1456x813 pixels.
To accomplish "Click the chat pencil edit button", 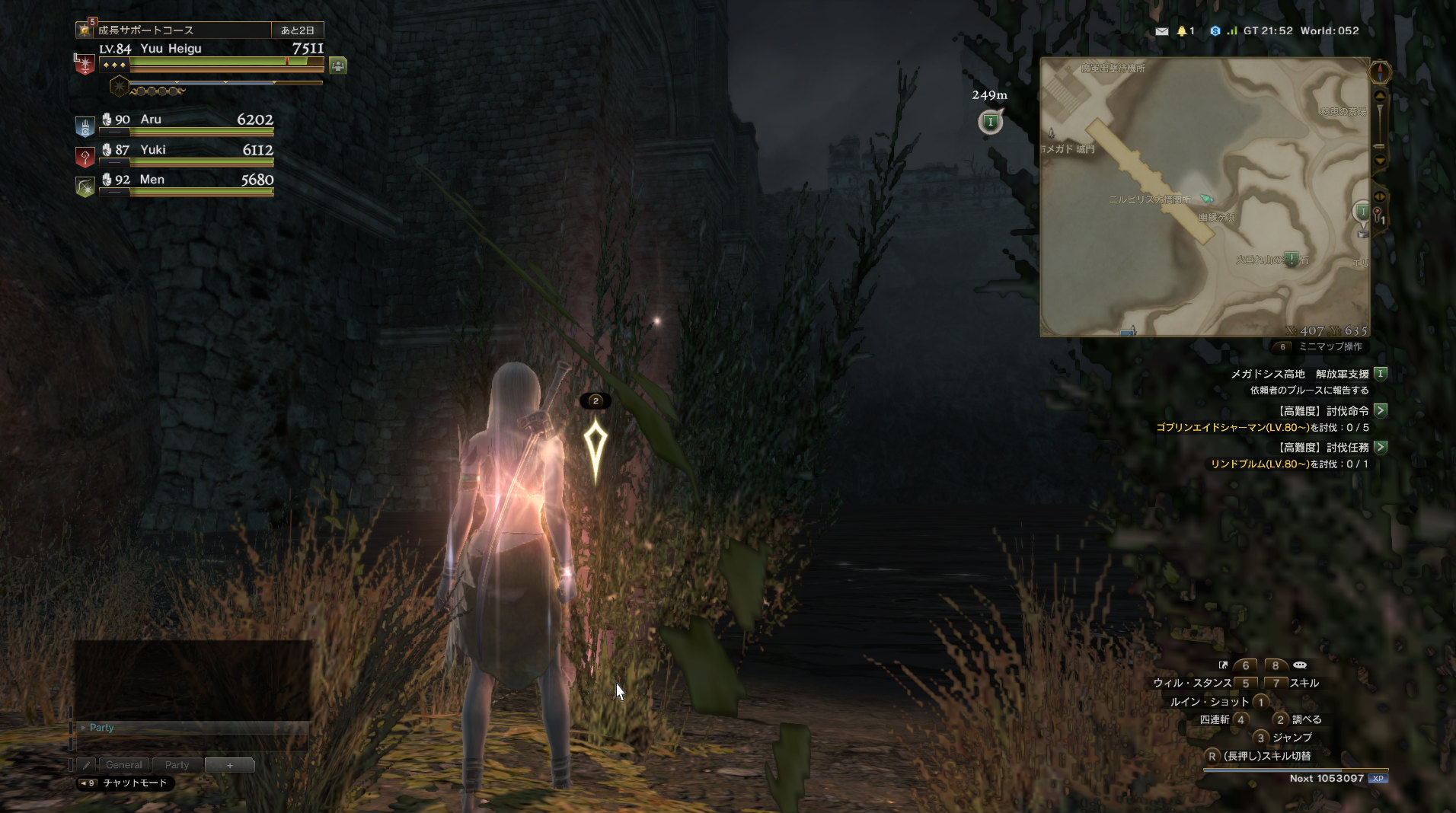I will point(86,765).
